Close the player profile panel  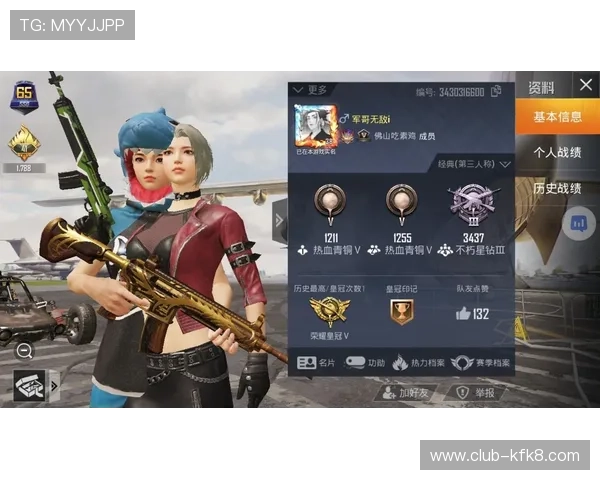point(585,85)
